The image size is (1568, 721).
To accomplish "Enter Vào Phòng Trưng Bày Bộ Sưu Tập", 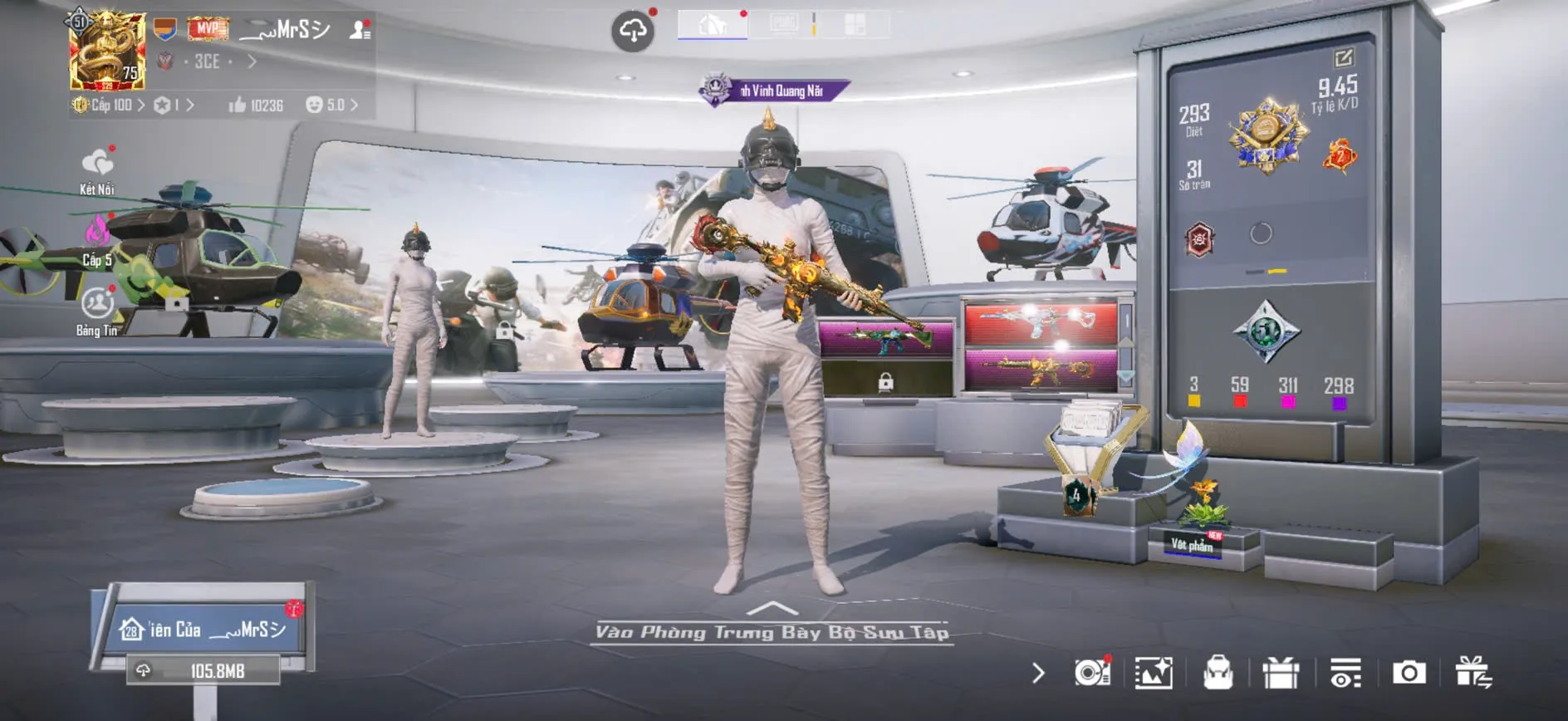I will [772, 630].
